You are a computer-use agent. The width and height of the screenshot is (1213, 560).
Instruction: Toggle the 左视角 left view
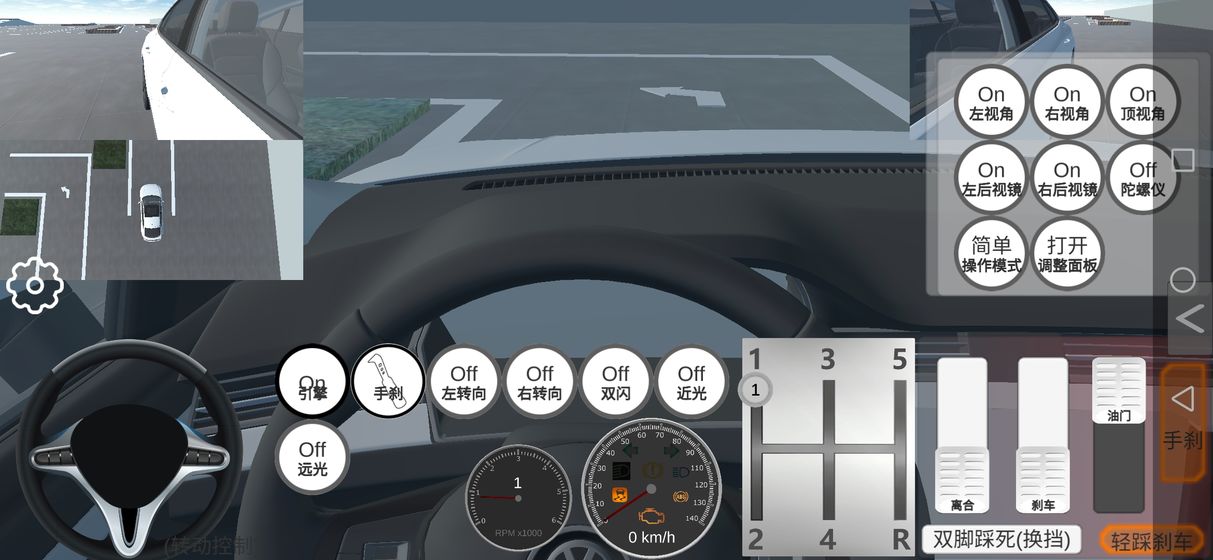[991, 103]
